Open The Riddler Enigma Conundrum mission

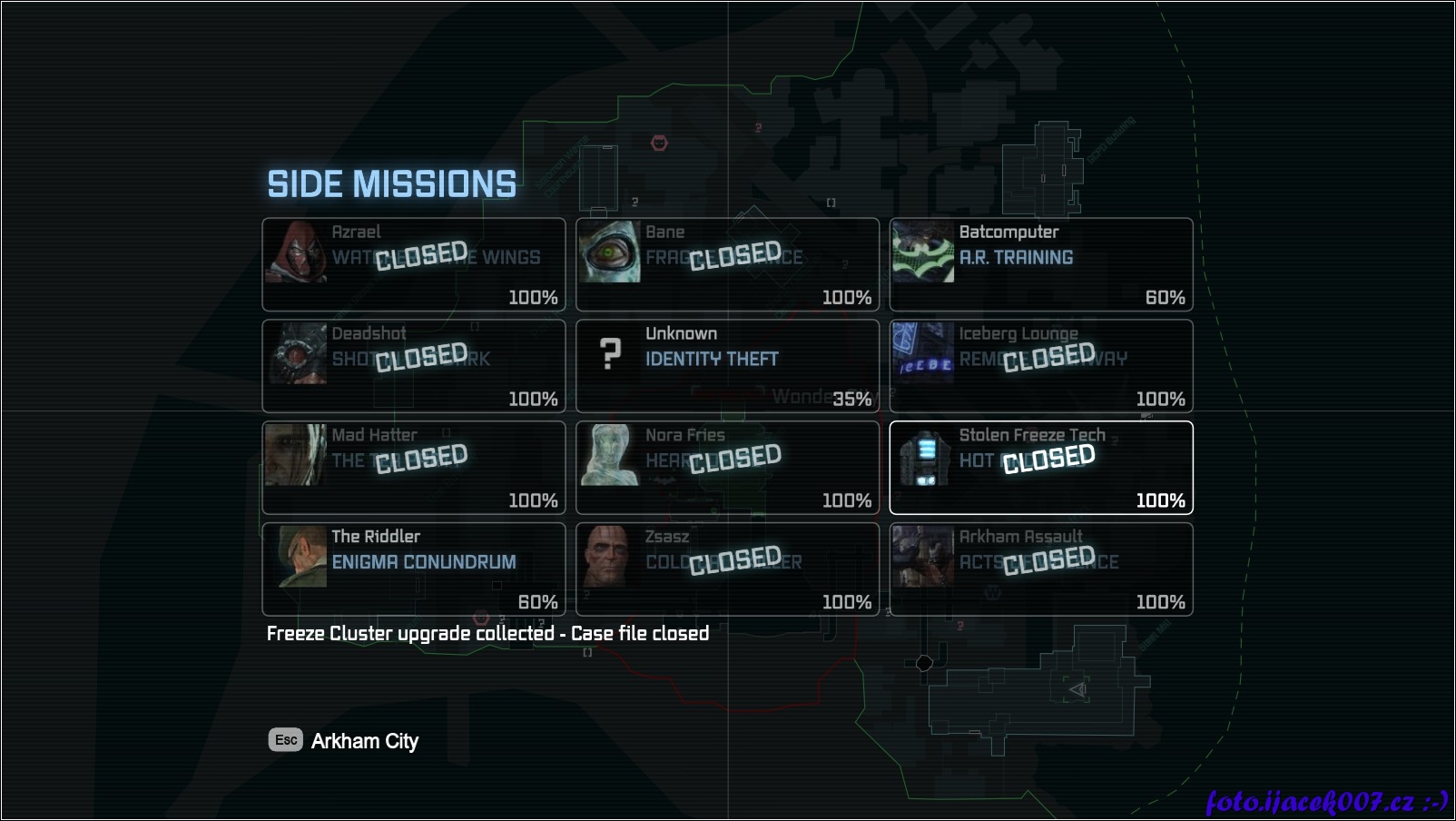click(x=414, y=569)
